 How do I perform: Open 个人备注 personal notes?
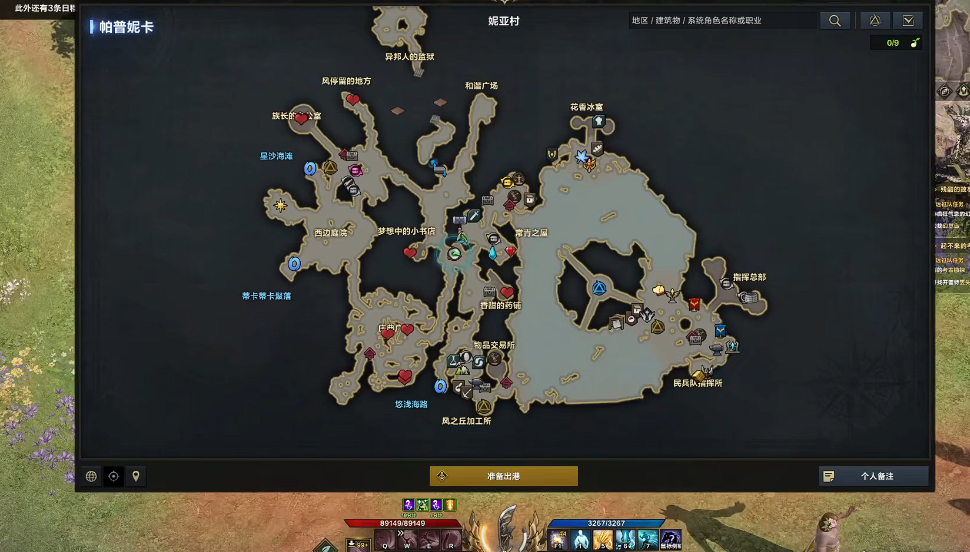(x=873, y=476)
